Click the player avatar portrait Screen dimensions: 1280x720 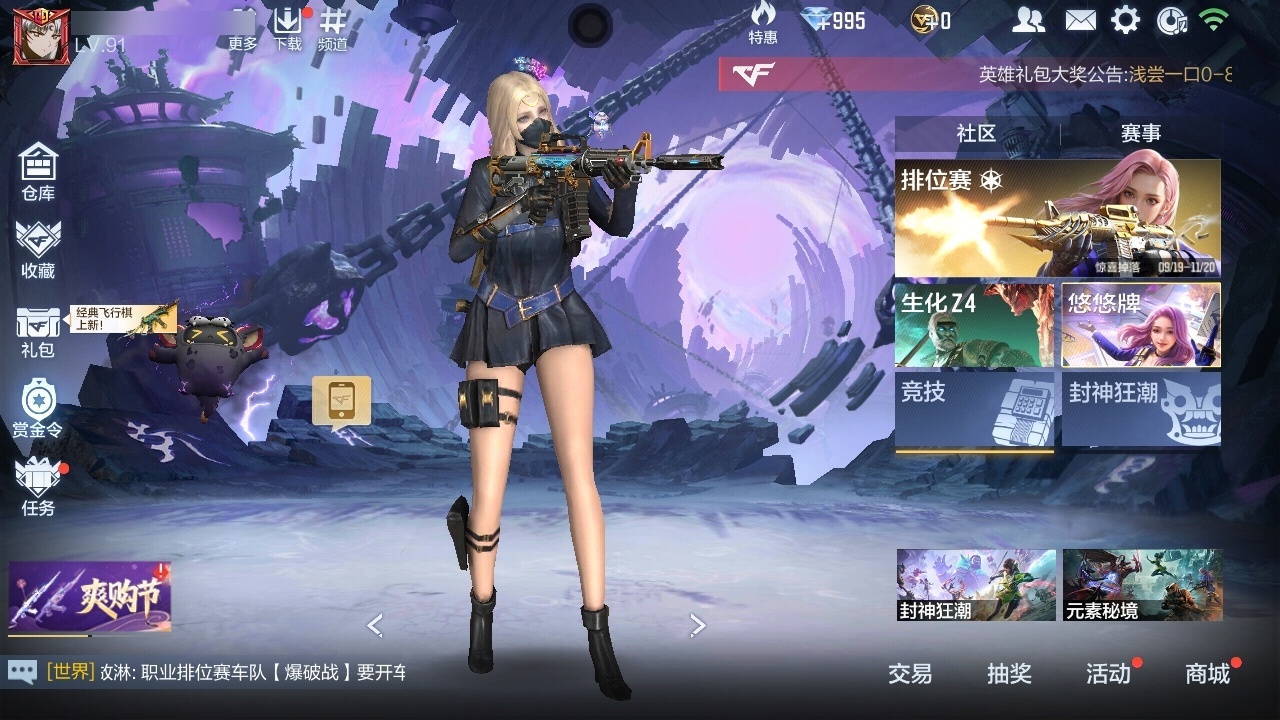(x=34, y=36)
